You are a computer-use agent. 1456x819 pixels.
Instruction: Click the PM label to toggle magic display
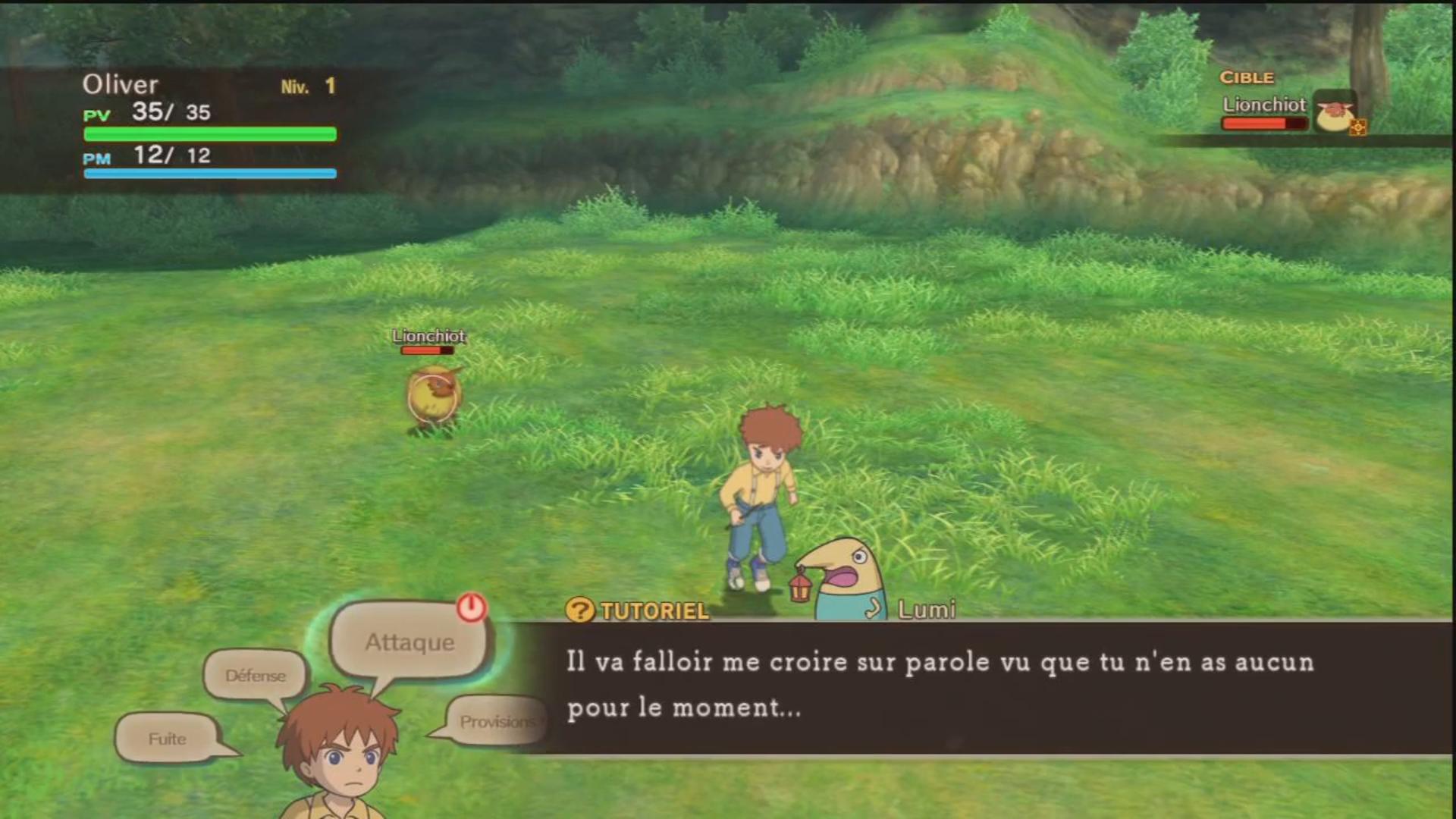(x=96, y=158)
